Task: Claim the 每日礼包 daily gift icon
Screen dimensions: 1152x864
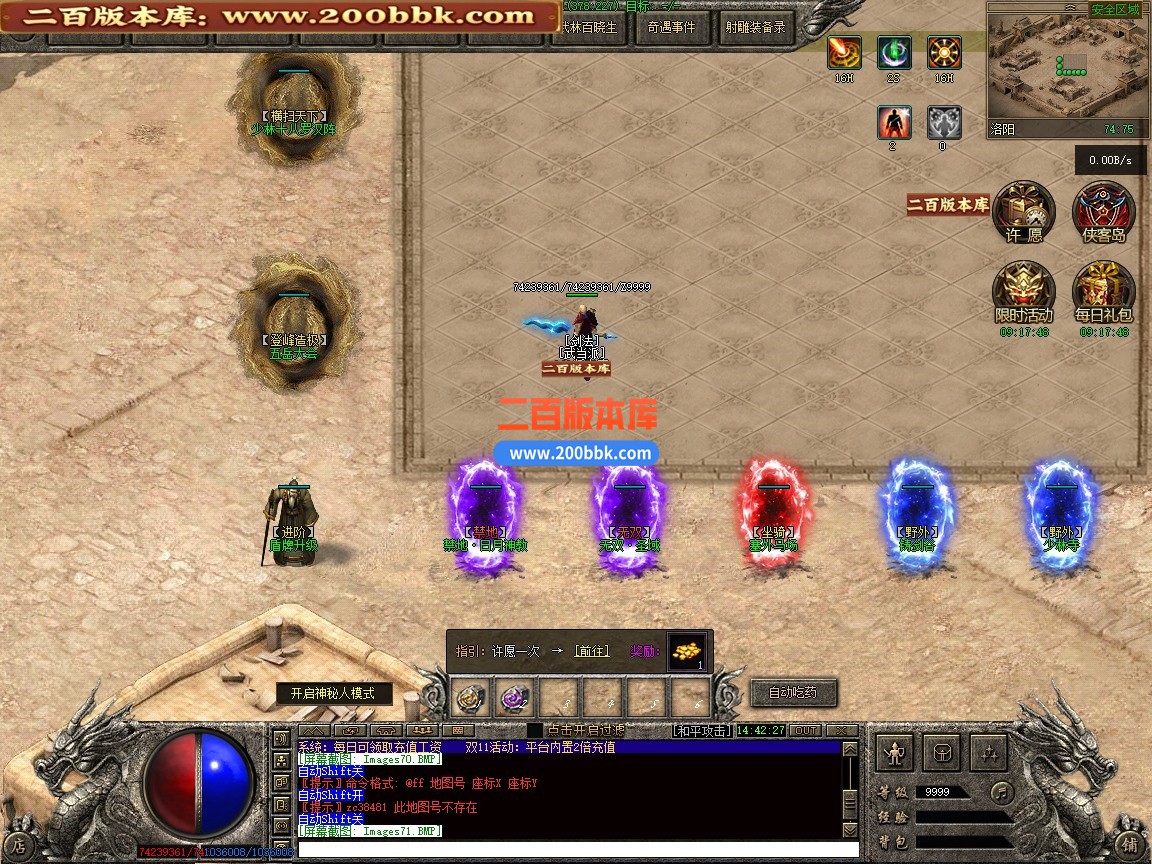Action: coord(1104,293)
